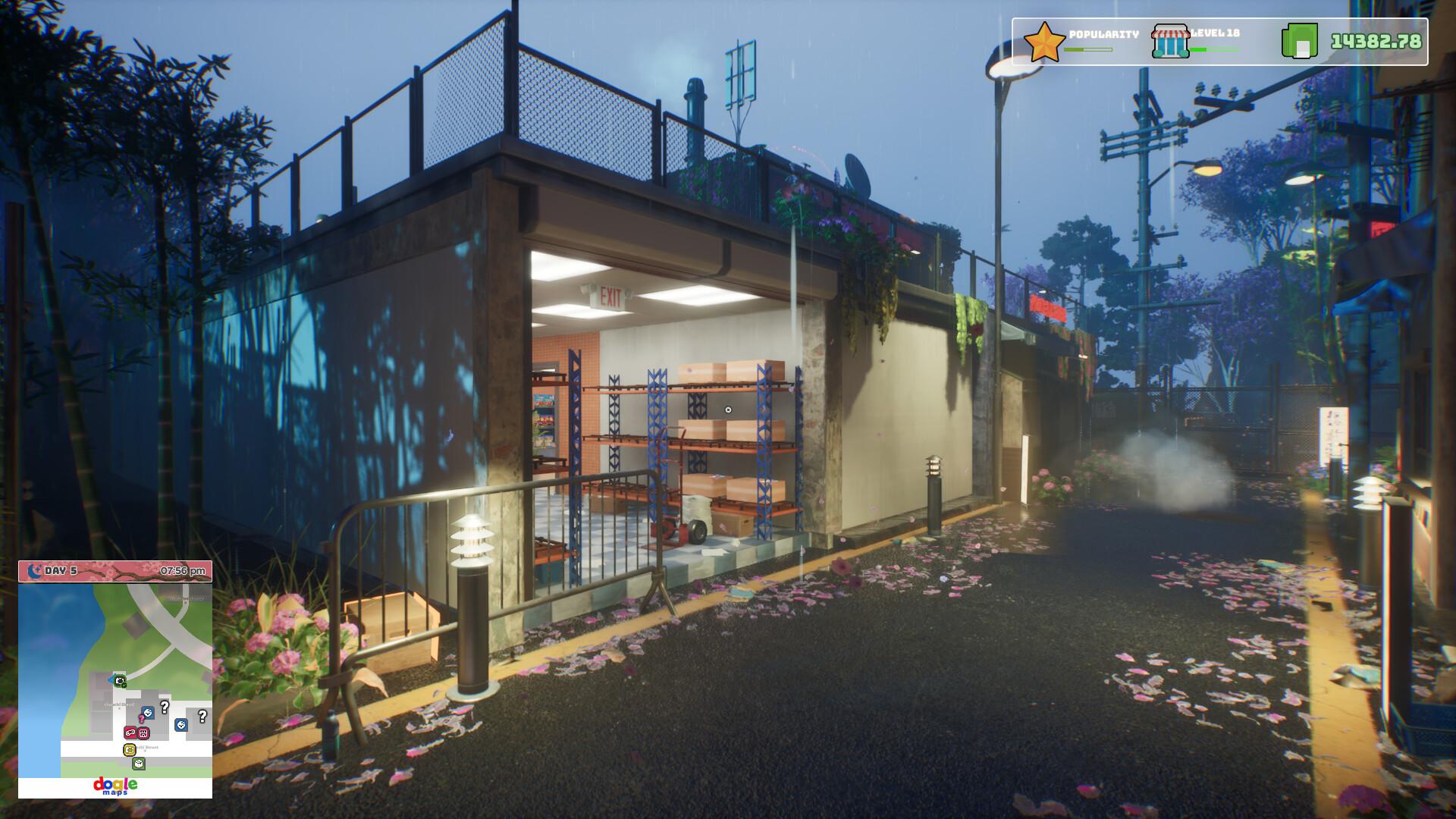Click the yellow camera shop icon on the minimap
This screenshot has height=819, width=1456.
[130, 749]
